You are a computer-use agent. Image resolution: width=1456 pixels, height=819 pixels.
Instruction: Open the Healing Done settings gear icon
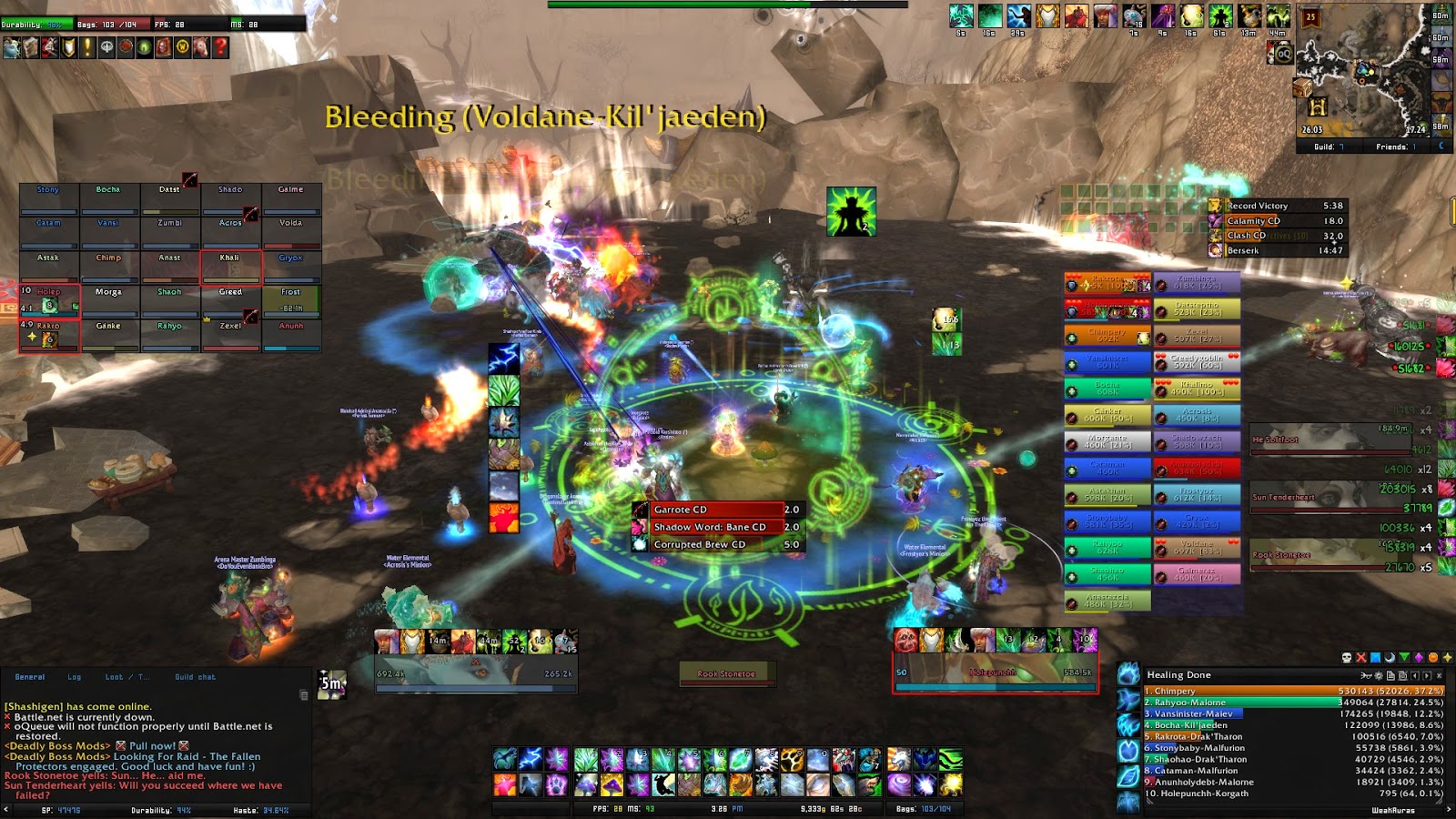click(x=1379, y=675)
